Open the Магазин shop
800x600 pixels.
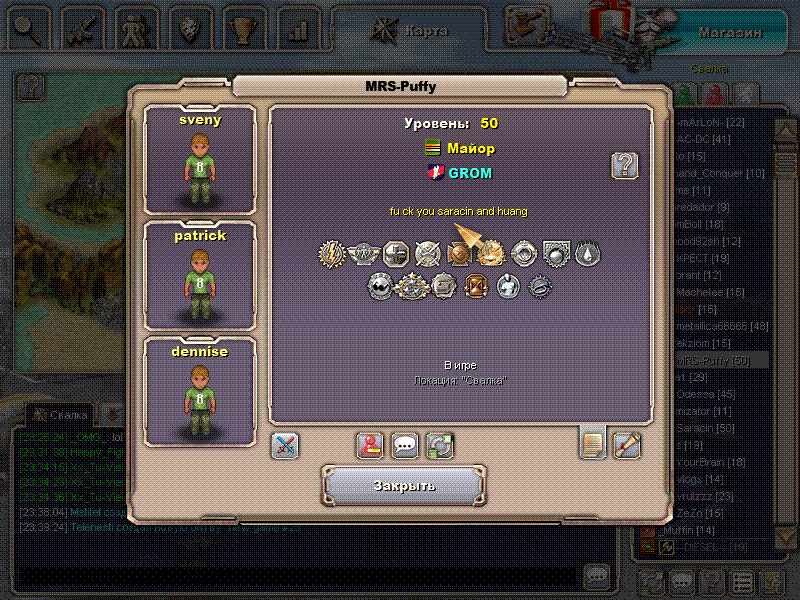[x=730, y=32]
